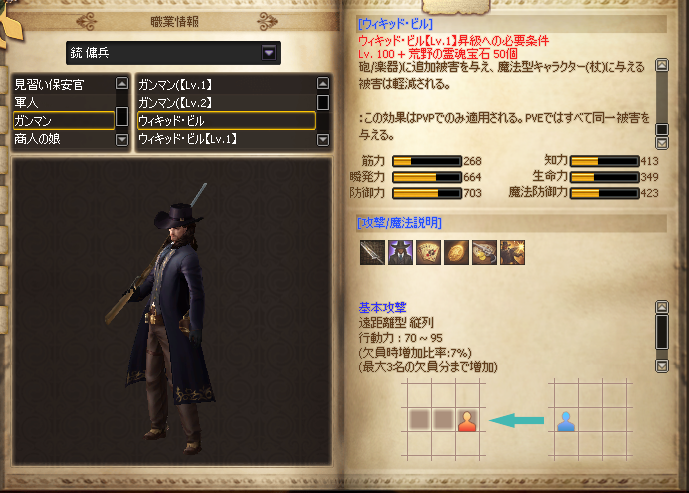Open the 銃 傭兵 class dropdown
689x493 pixels.
click(x=269, y=53)
